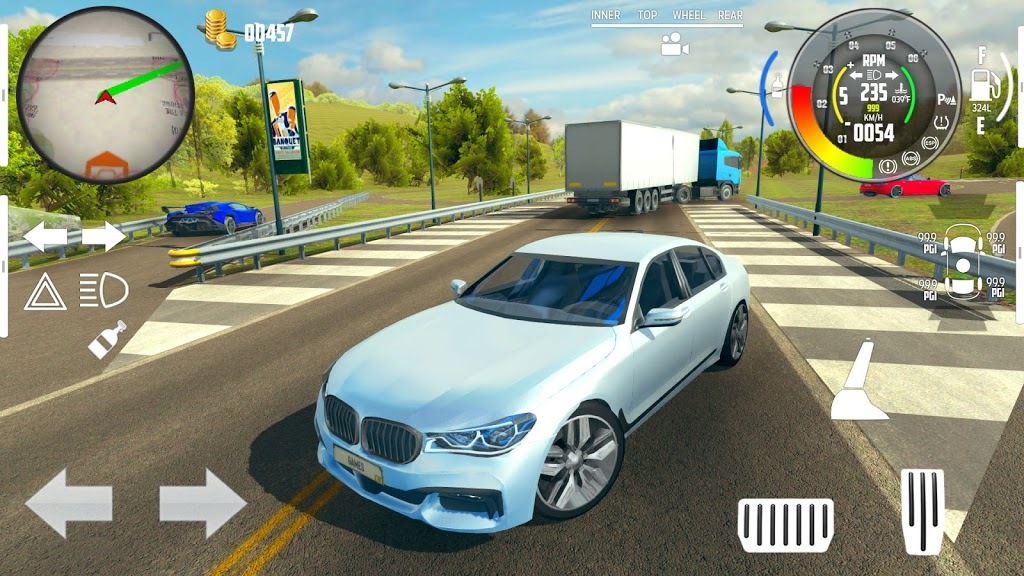Switch to the INNER camera view

coord(606,15)
